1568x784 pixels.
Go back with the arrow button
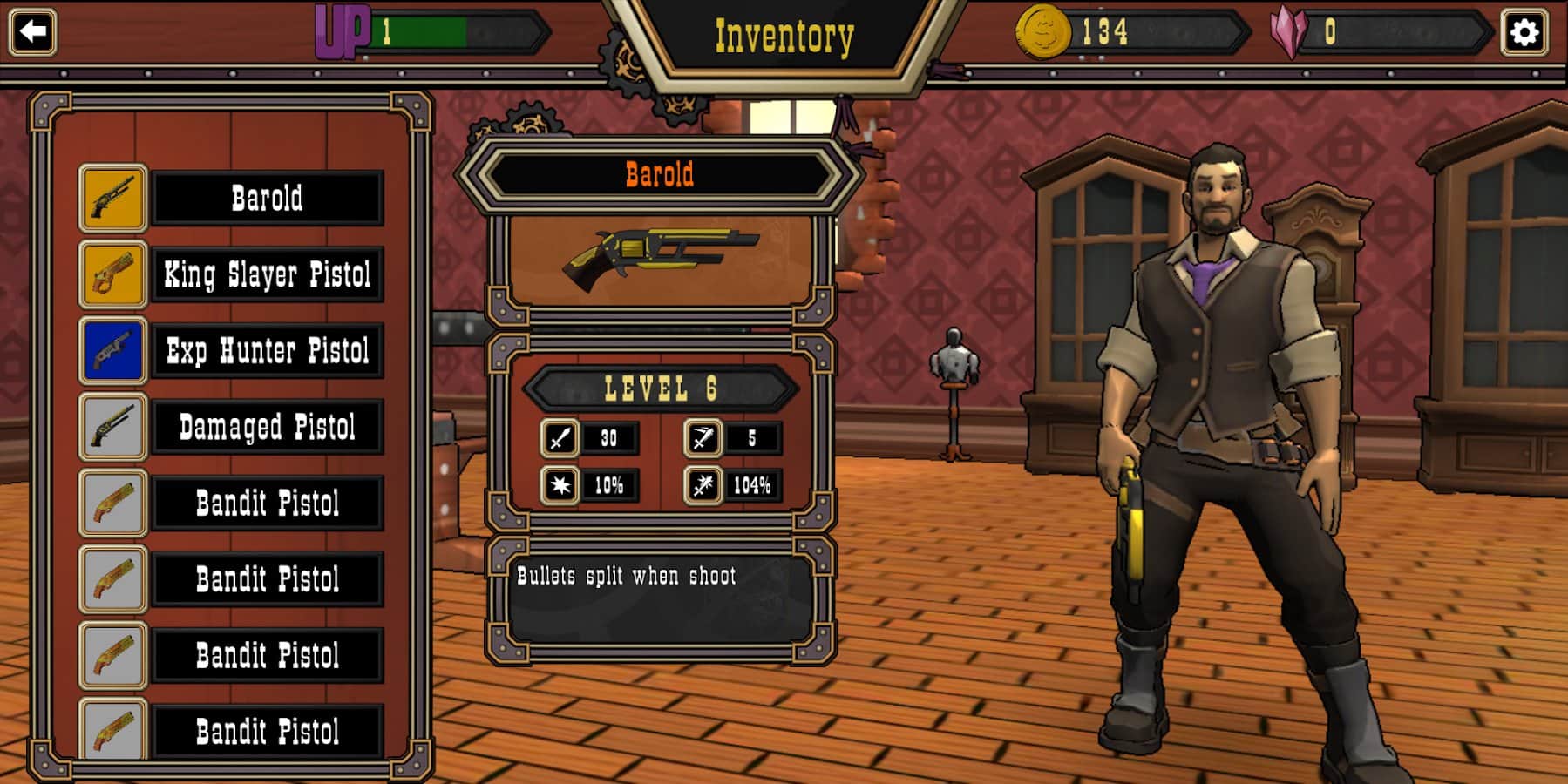pos(33,32)
